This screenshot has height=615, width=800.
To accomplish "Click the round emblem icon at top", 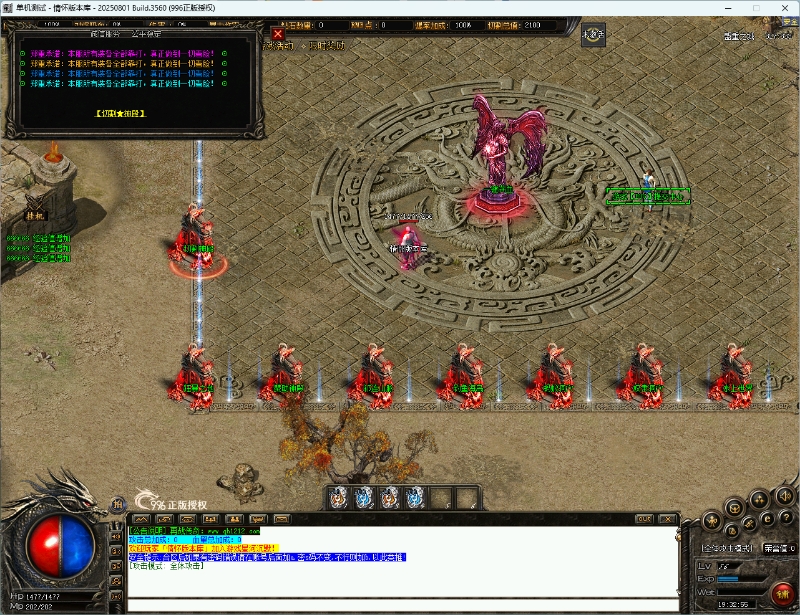I will pyautogui.click(x=595, y=36).
